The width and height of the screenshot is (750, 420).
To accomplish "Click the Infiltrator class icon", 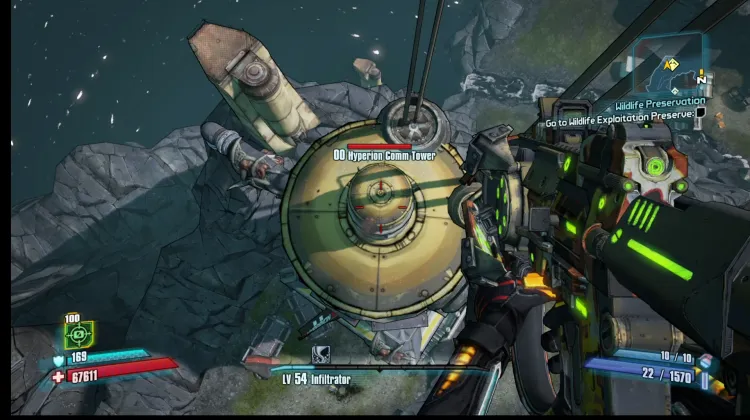I will (x=321, y=352).
